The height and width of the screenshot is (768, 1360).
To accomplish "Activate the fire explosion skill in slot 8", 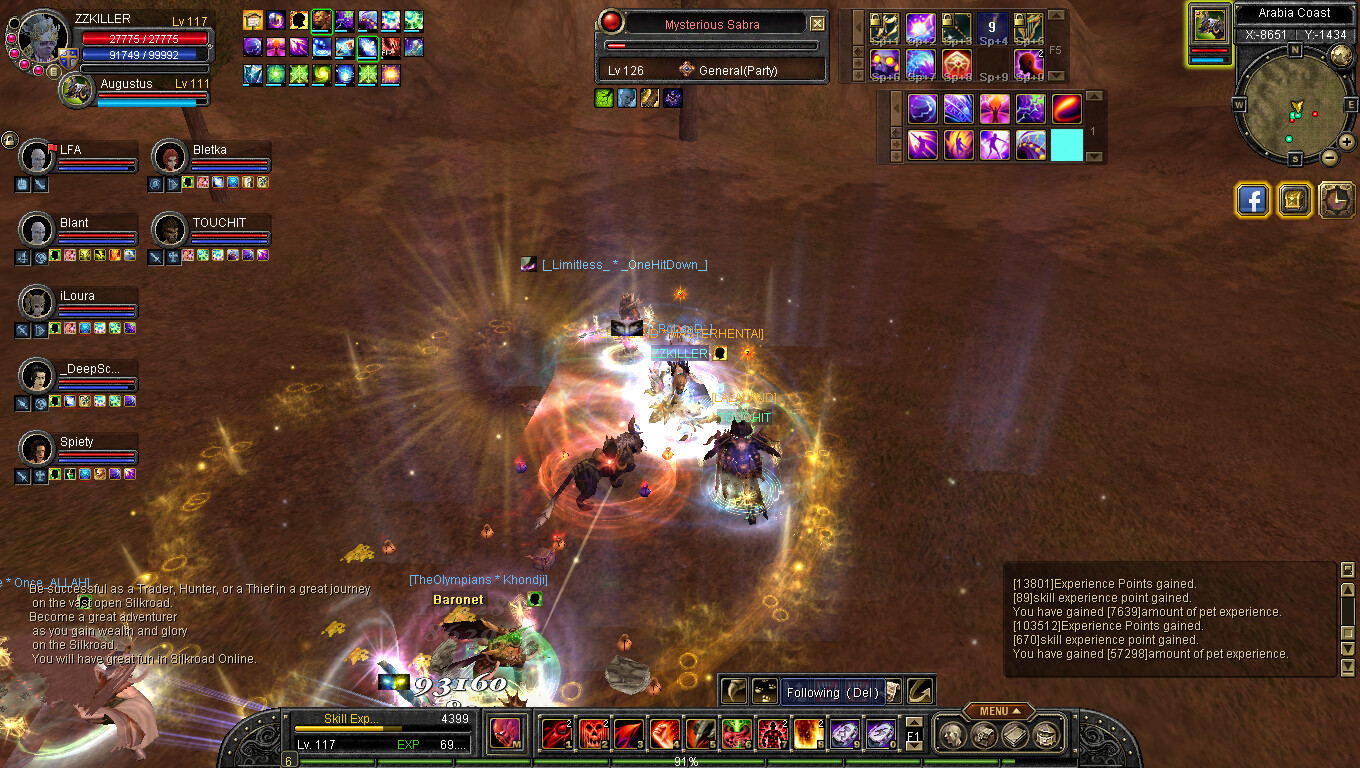I will [807, 734].
